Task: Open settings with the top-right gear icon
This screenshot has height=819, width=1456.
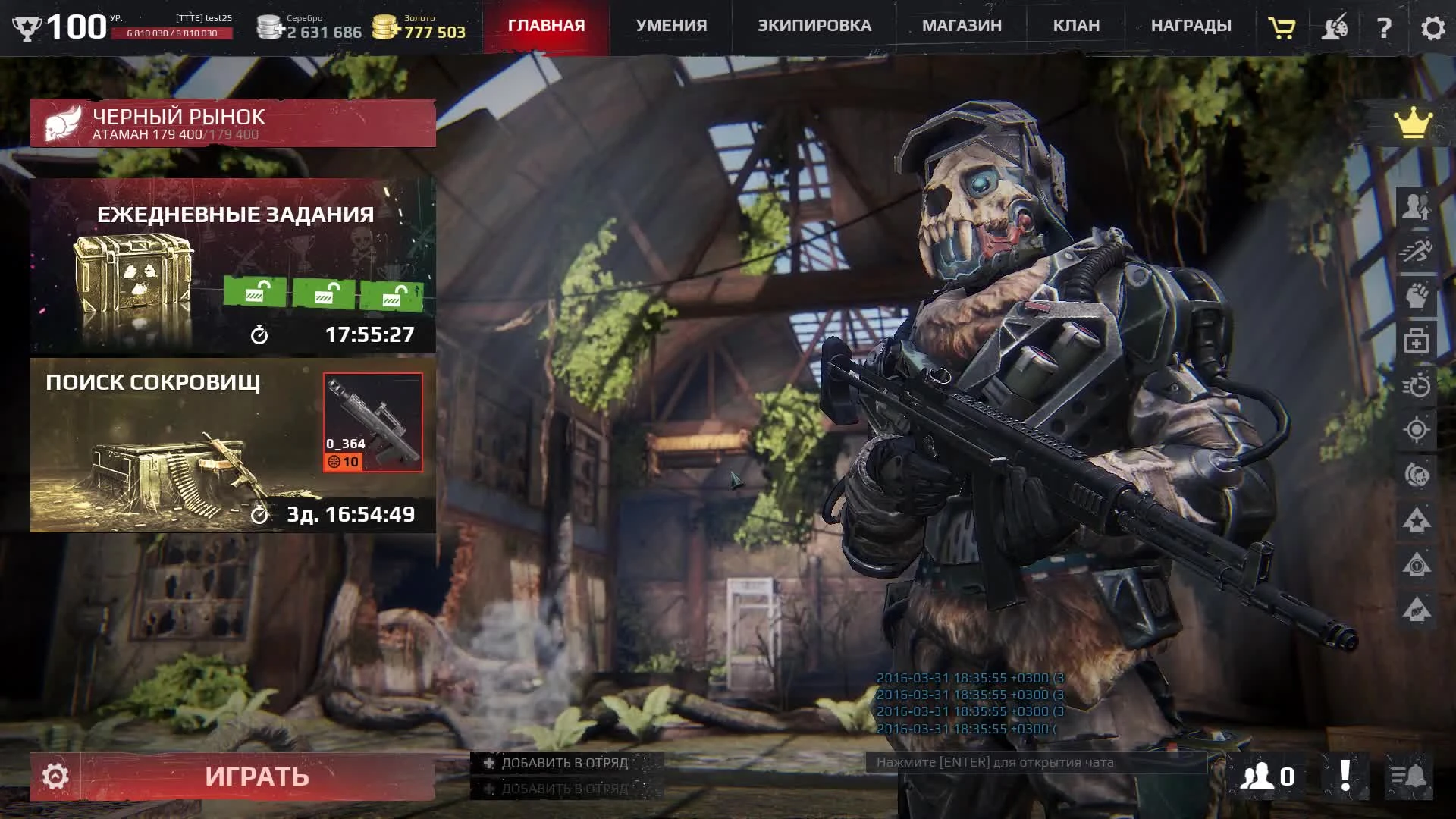Action: pos(1432,28)
